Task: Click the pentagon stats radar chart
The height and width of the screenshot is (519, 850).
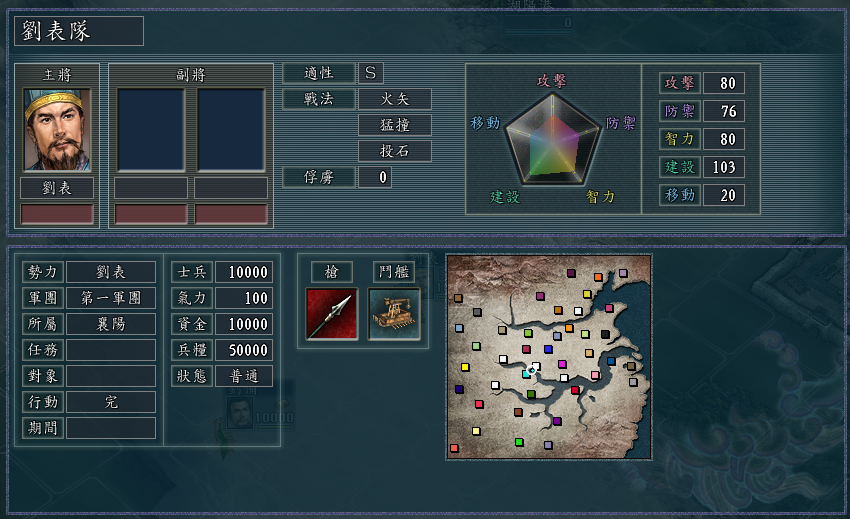Action: [552, 138]
